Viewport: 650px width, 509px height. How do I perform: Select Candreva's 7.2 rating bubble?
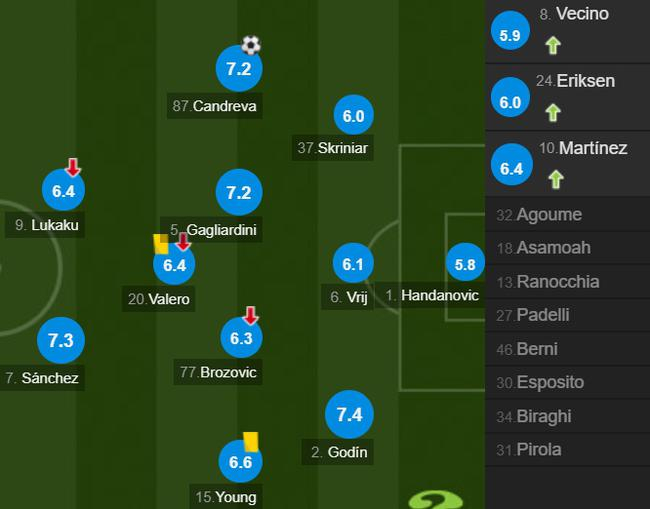238,68
